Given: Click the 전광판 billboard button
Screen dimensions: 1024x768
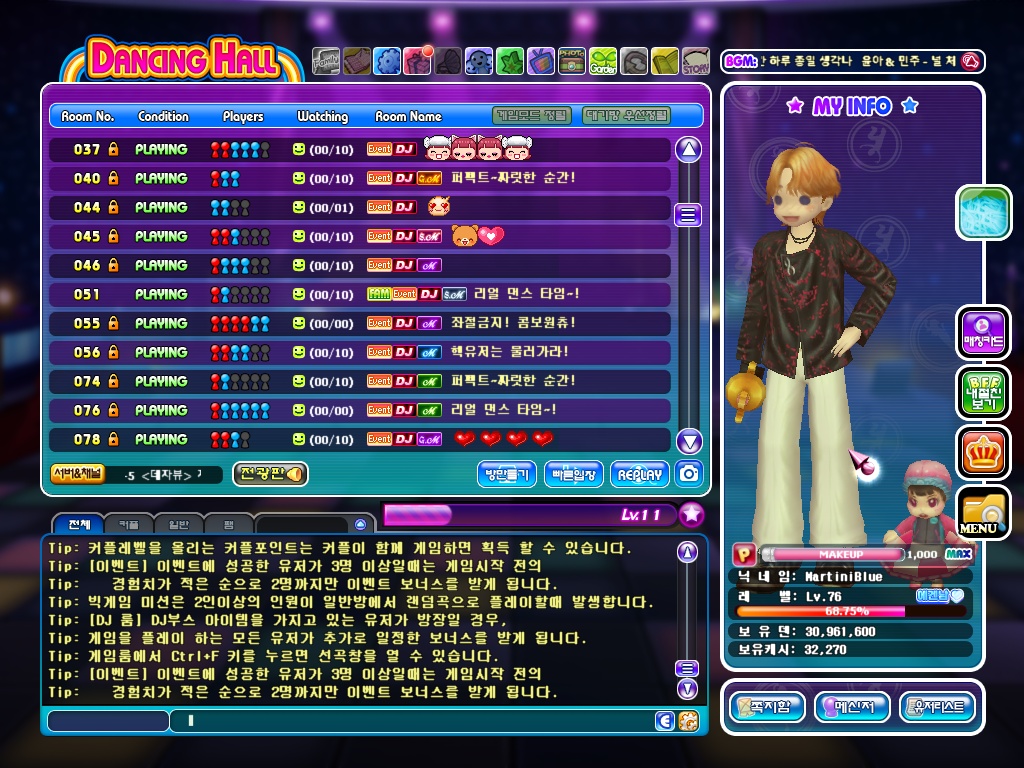Looking at the screenshot, I should click(x=270, y=474).
